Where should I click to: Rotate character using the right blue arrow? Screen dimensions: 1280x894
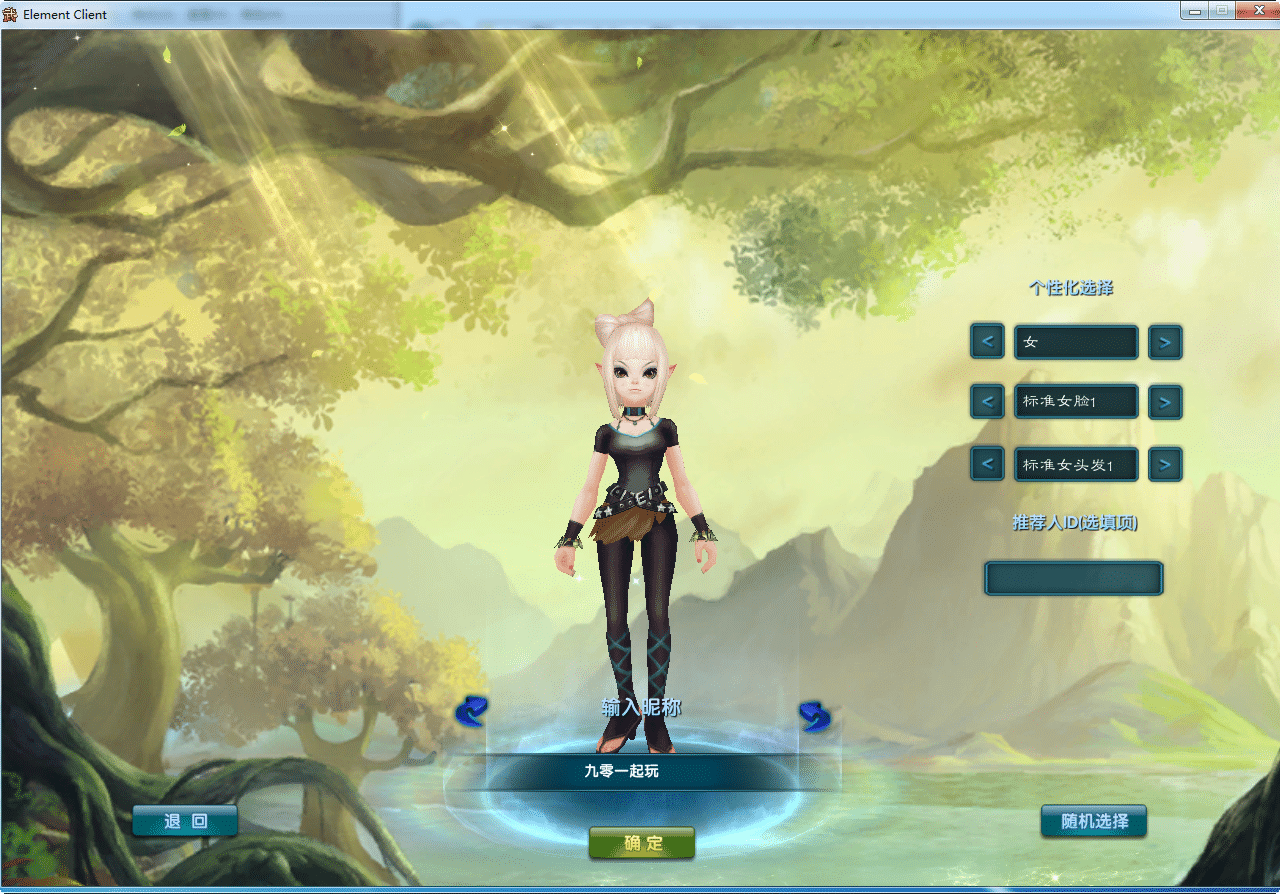tap(815, 715)
